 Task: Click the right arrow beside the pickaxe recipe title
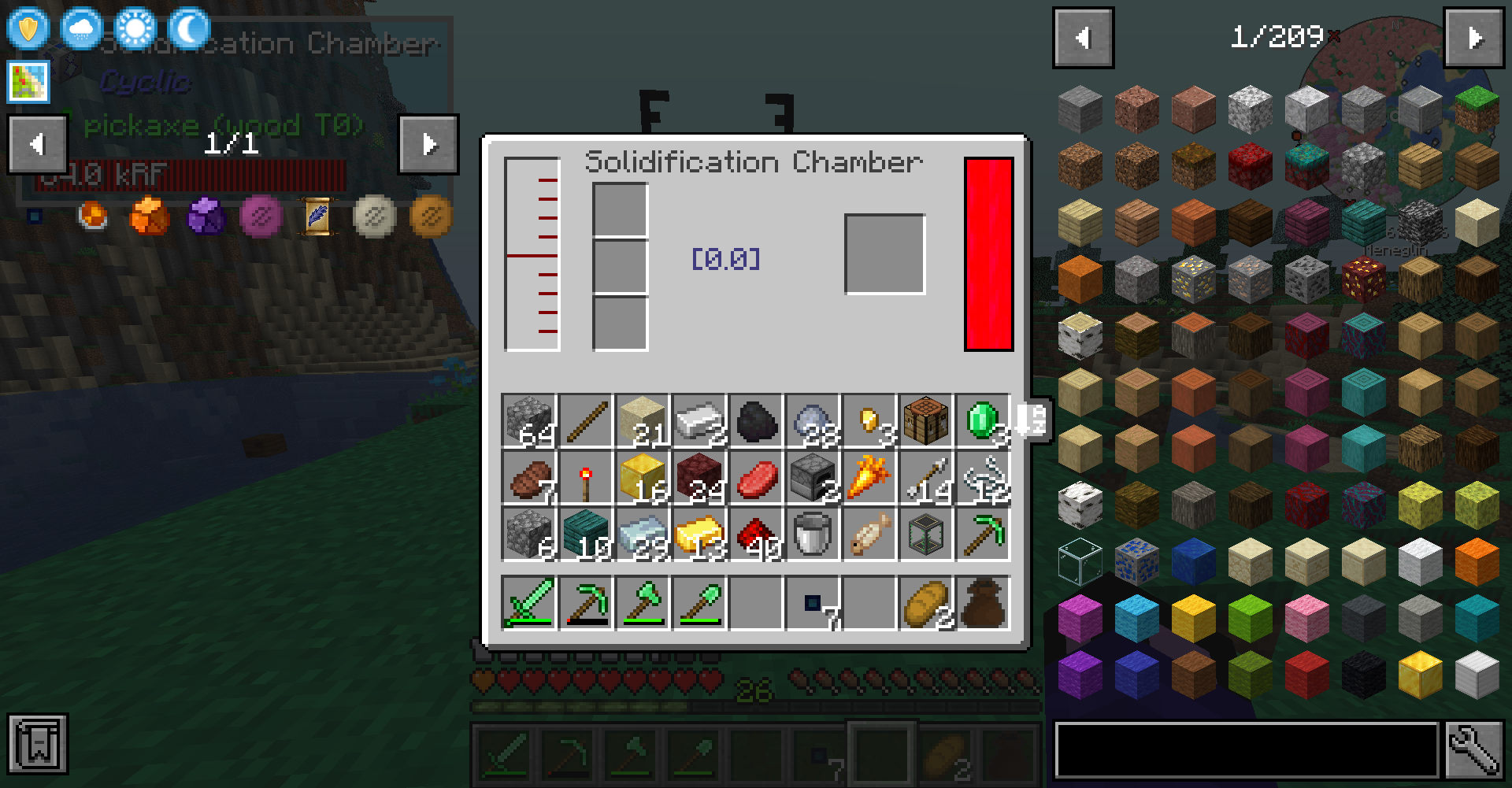[429, 144]
